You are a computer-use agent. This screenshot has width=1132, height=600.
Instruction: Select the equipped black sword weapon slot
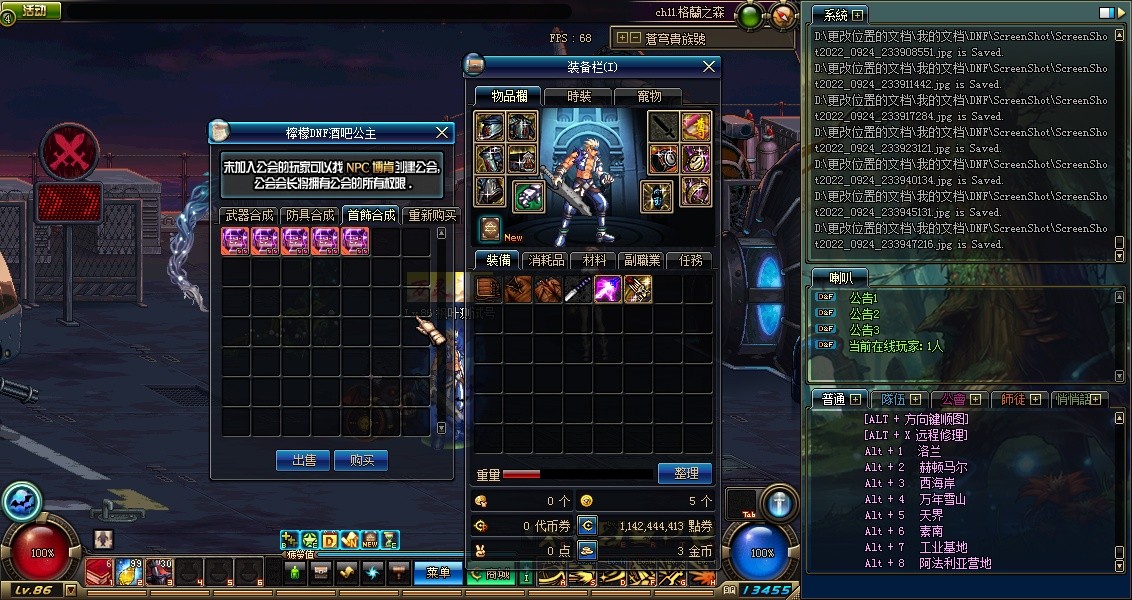pos(663,127)
